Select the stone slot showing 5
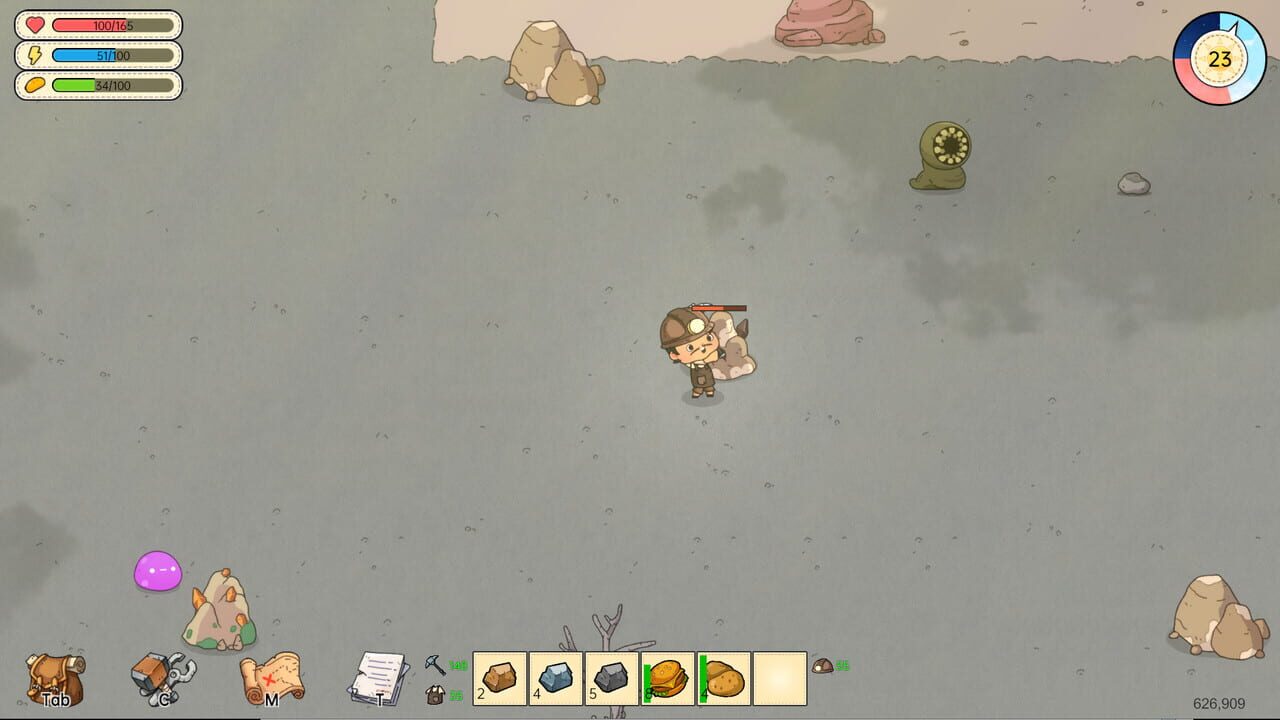 [610, 678]
